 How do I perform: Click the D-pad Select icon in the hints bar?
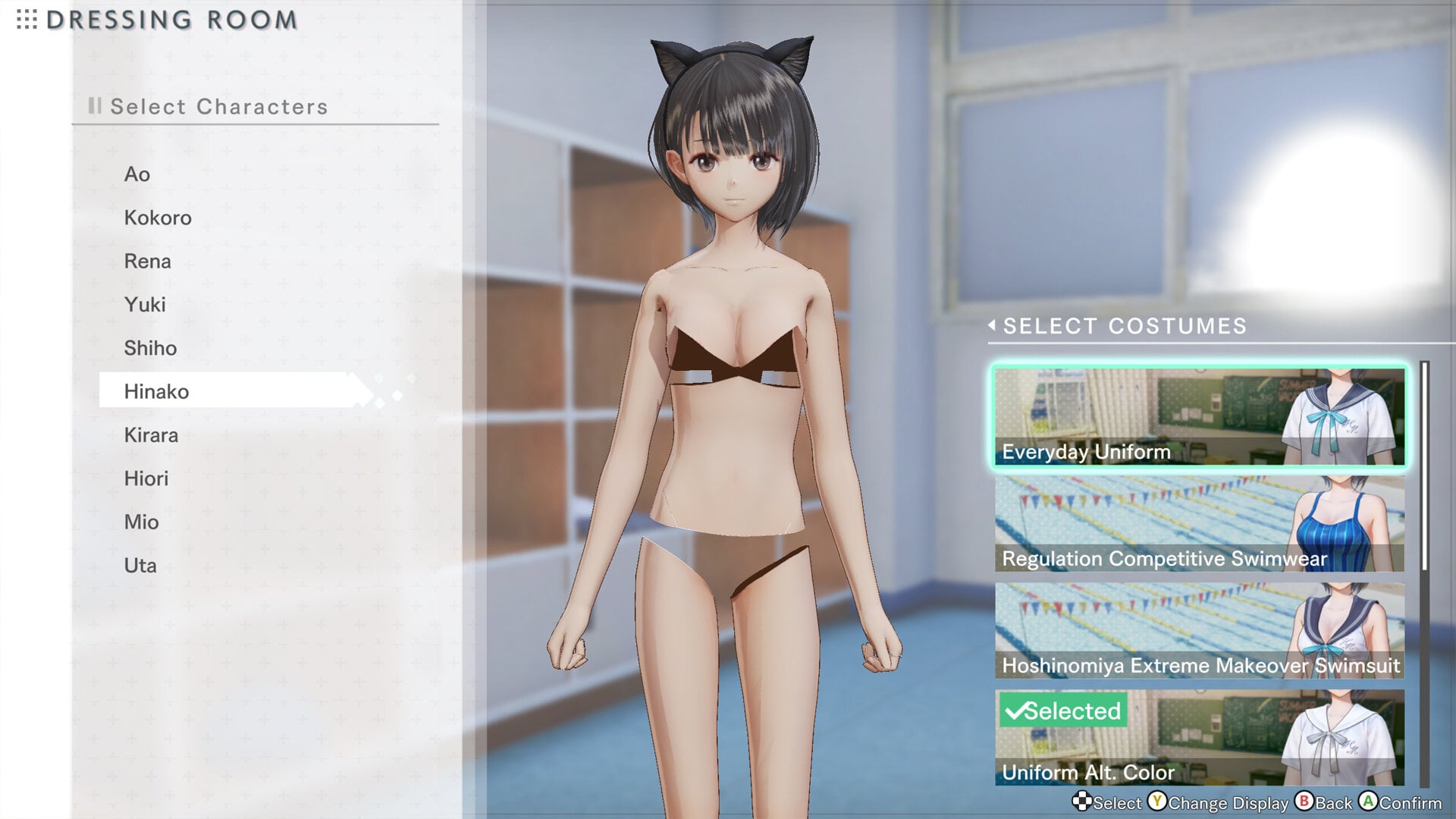coord(1082,802)
